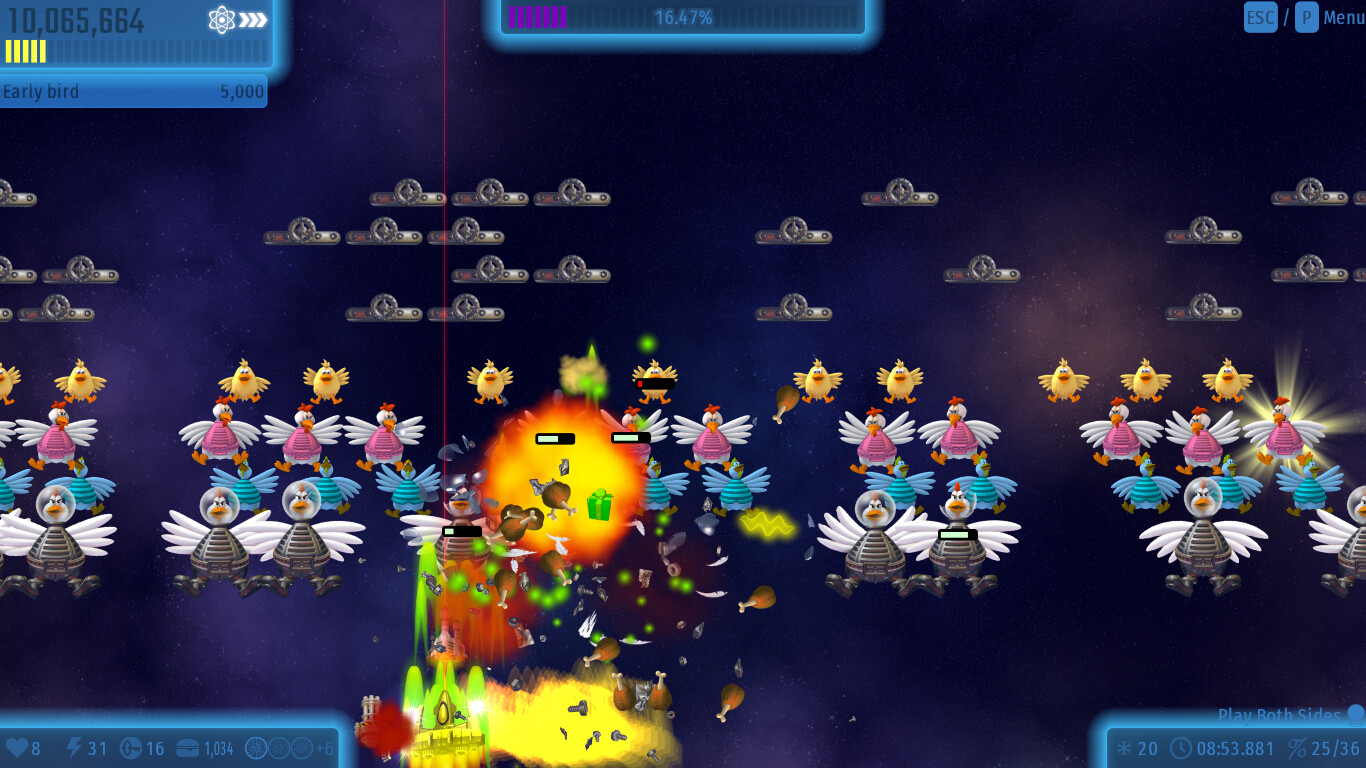
Task: Open the pause Menu
Action: (x=1343, y=17)
